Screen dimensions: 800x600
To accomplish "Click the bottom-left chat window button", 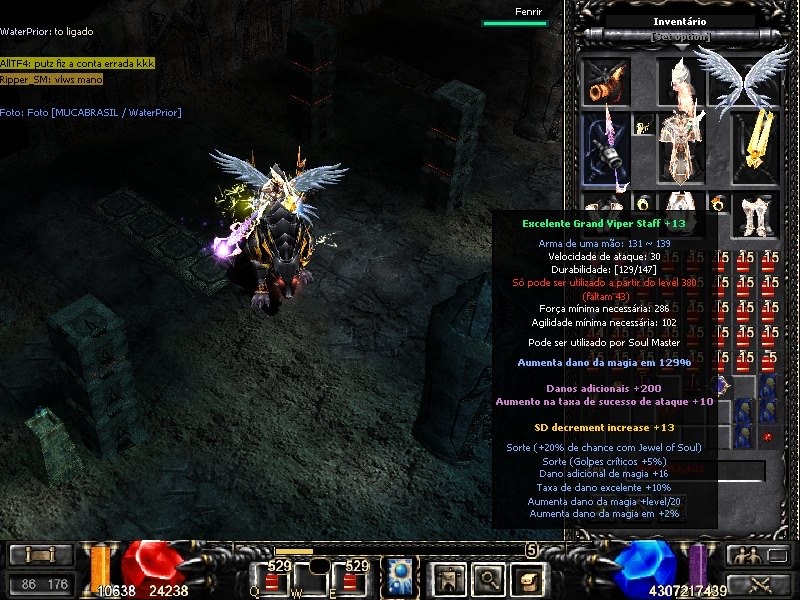I will [x=40, y=555].
